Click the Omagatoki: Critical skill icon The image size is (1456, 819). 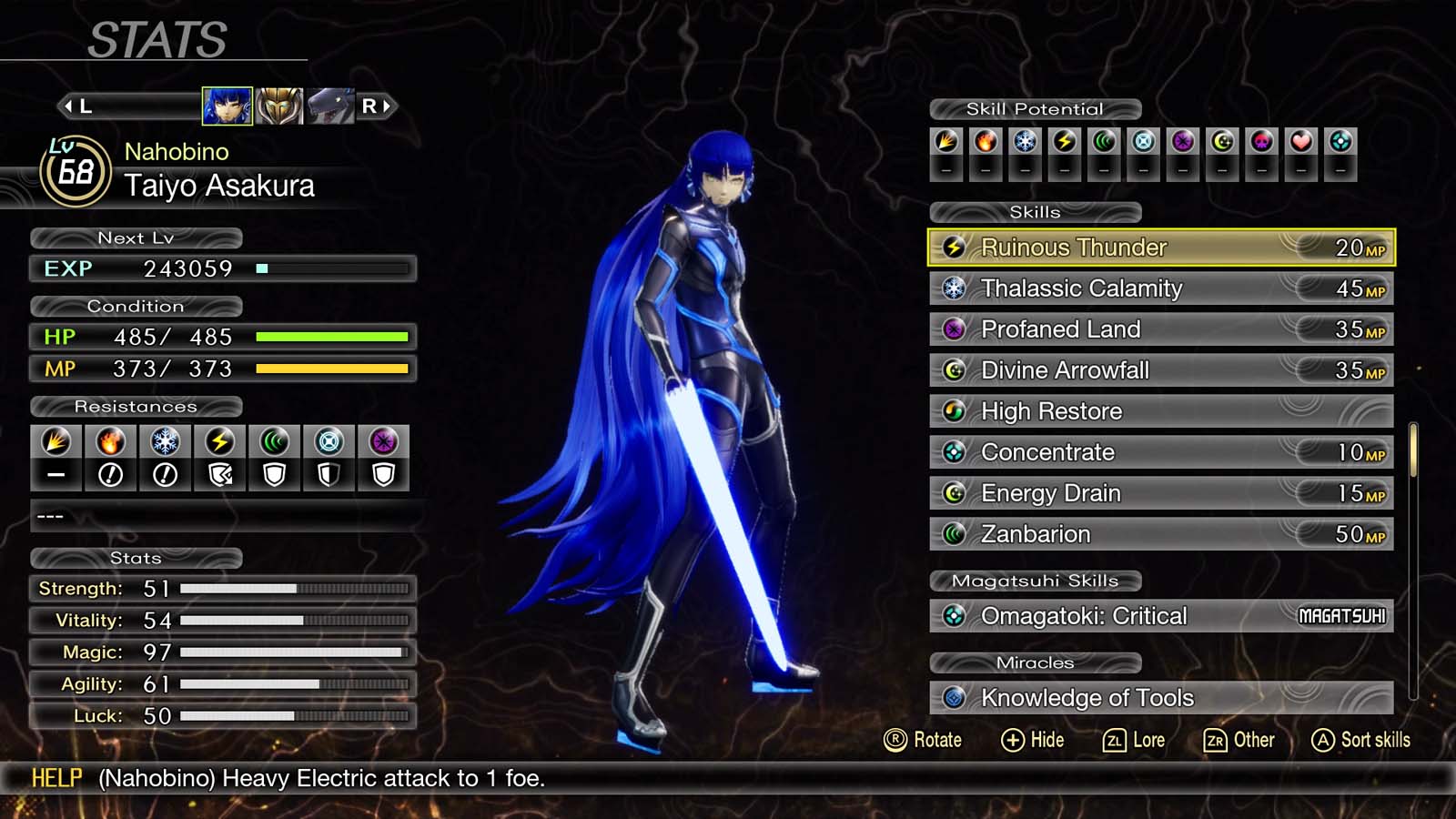tap(954, 616)
